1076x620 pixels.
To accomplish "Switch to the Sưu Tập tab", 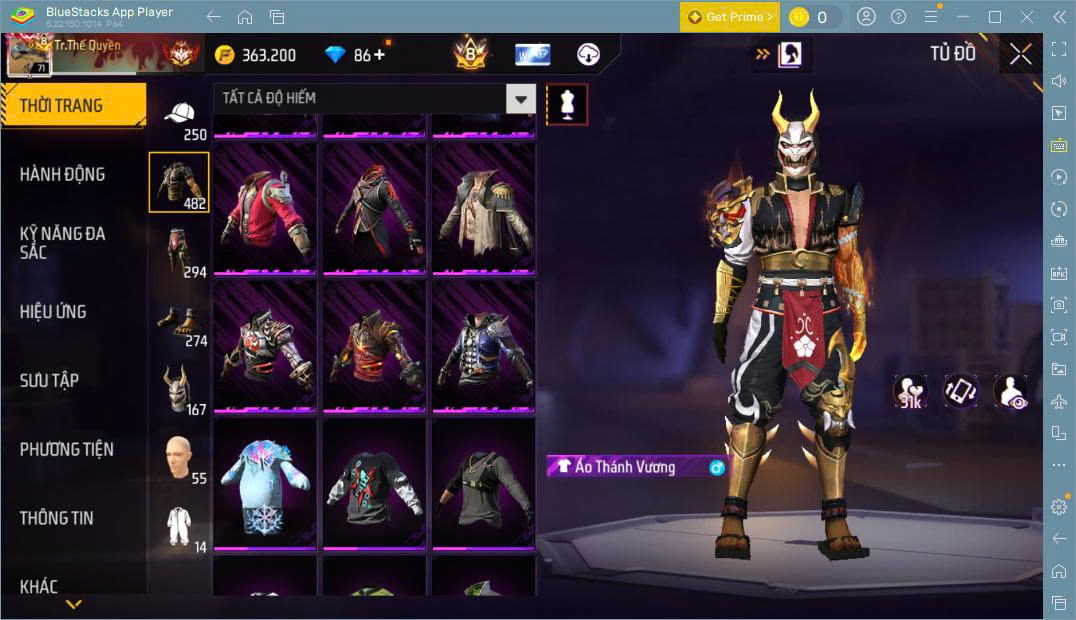I will 49,380.
